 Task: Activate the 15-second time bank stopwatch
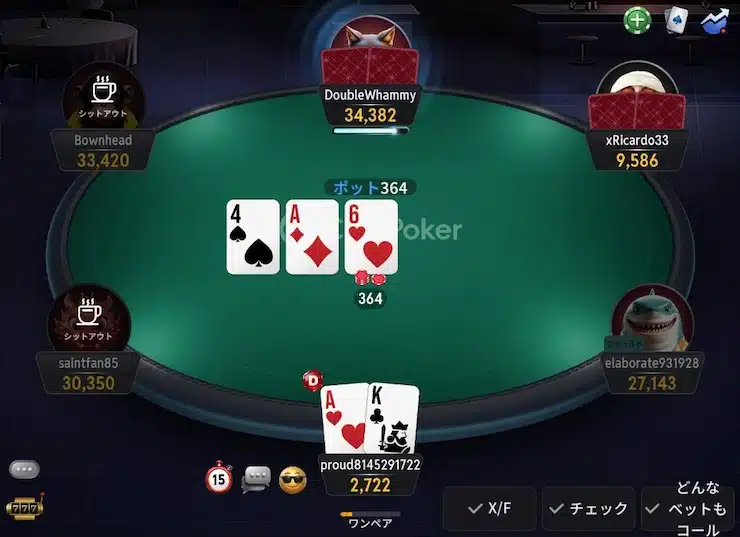219,479
